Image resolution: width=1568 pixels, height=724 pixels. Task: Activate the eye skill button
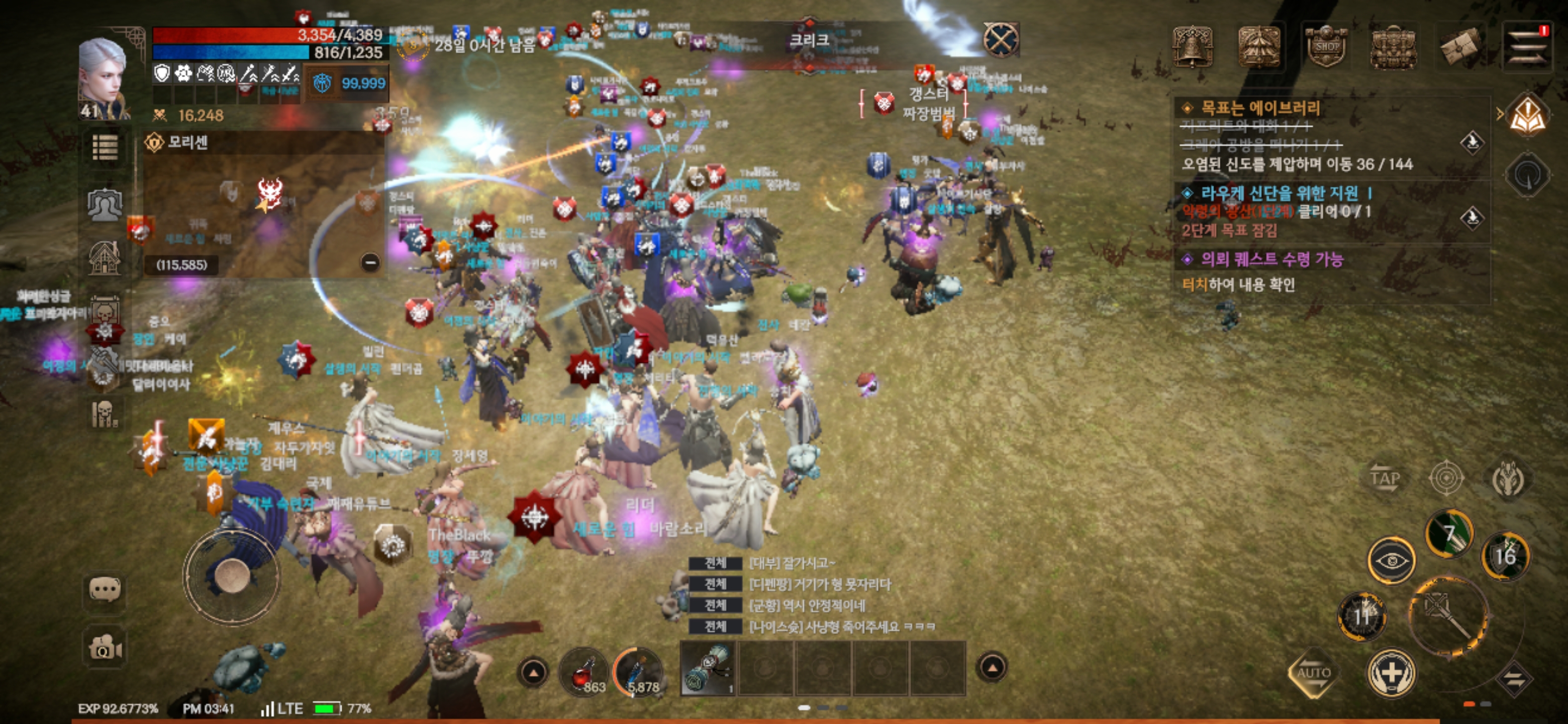[1391, 560]
